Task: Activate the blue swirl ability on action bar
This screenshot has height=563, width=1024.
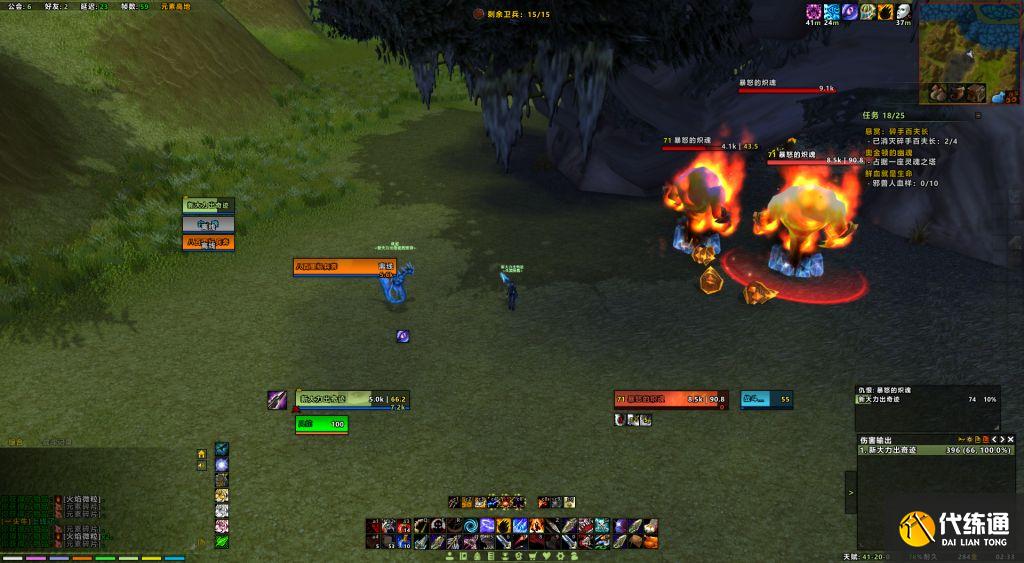Action: [x=470, y=526]
